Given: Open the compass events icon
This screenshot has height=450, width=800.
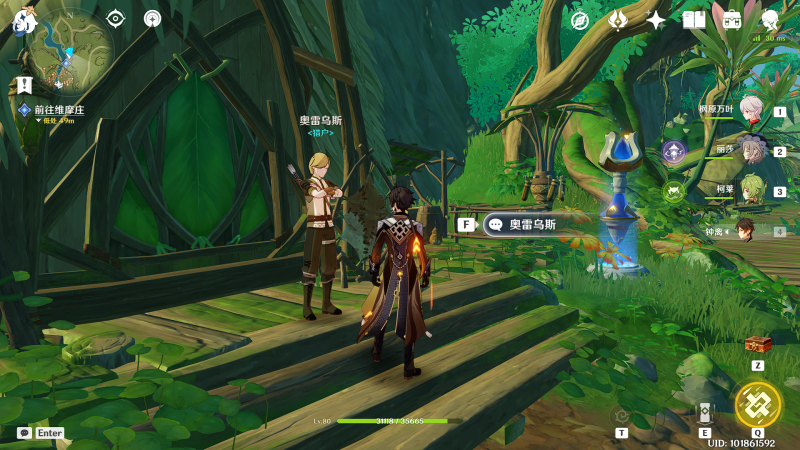Looking at the screenshot, I should click(580, 20).
